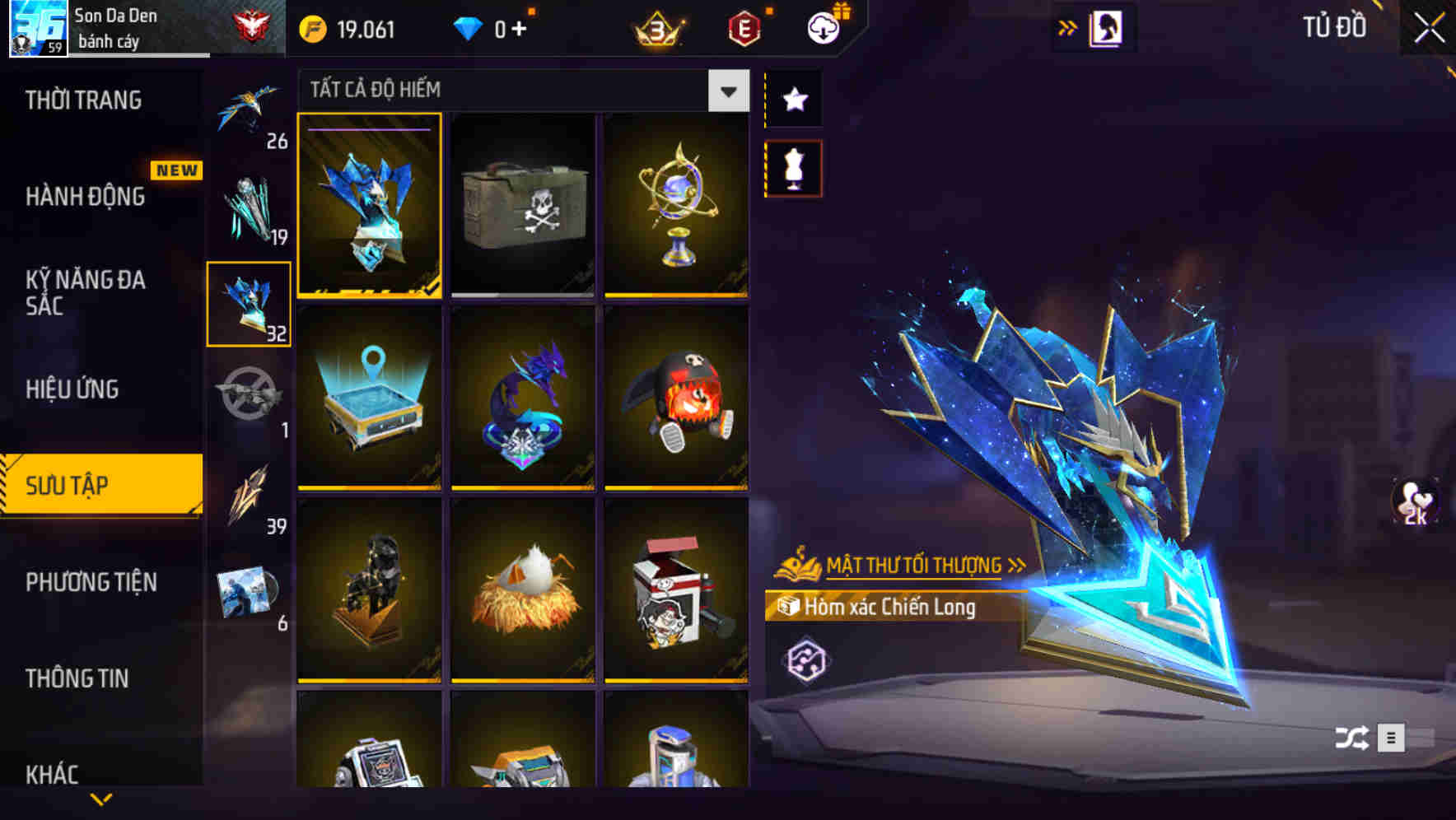Switch to the THỜI TRANG tab
This screenshot has width=1456, height=820.
82,100
